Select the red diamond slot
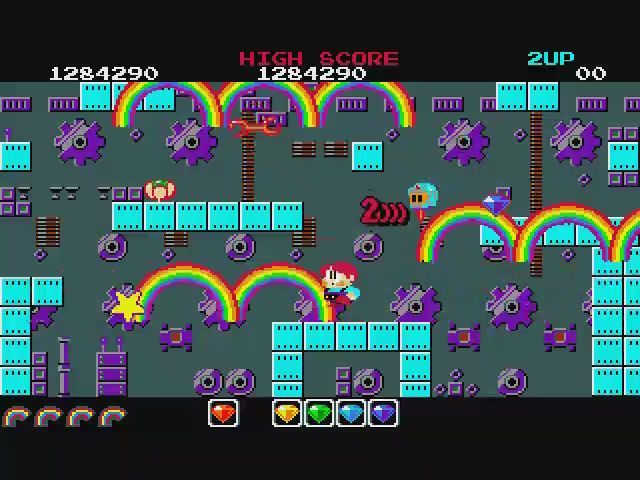 223,413
